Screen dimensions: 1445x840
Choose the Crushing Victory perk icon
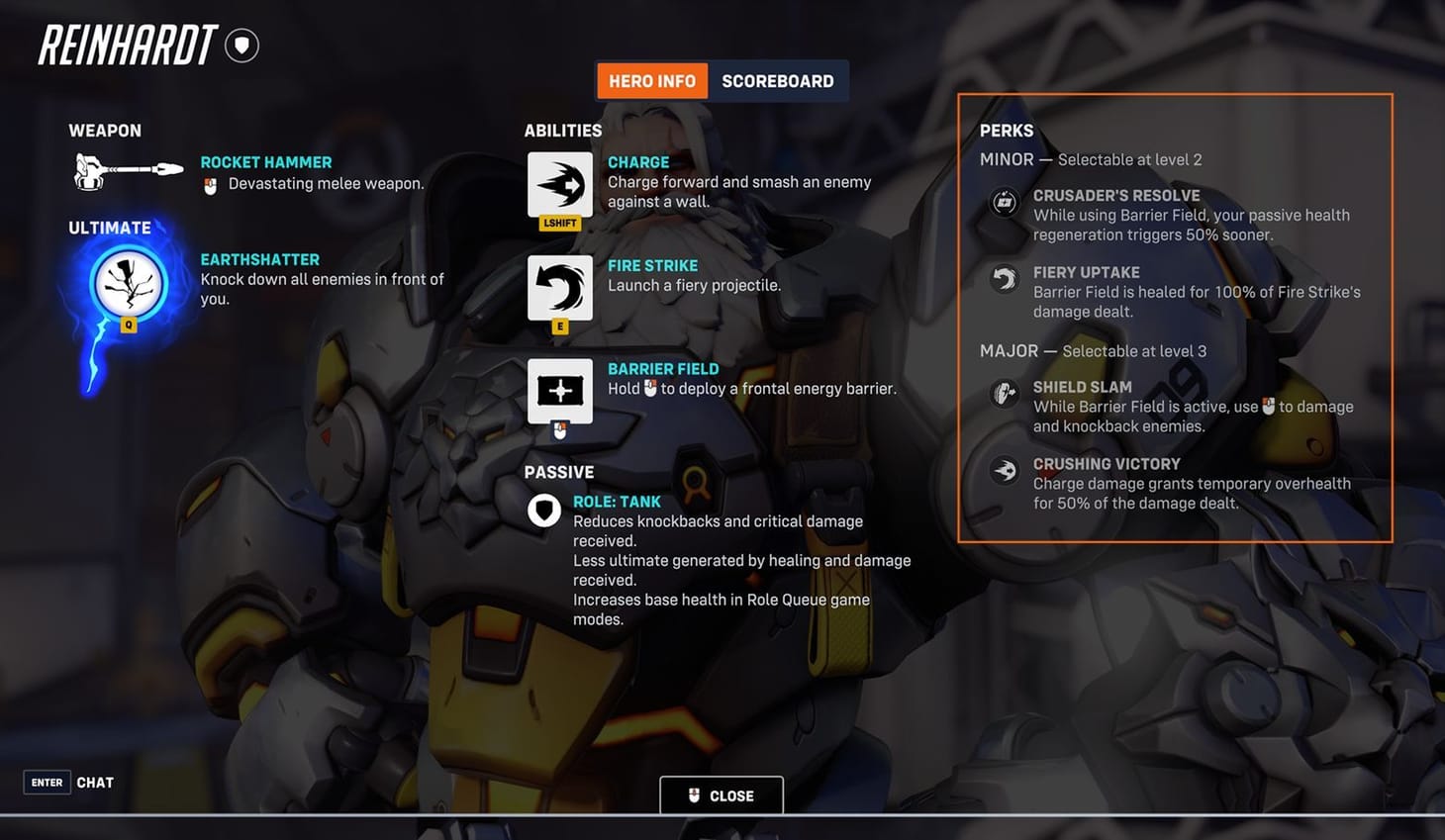tap(1004, 470)
